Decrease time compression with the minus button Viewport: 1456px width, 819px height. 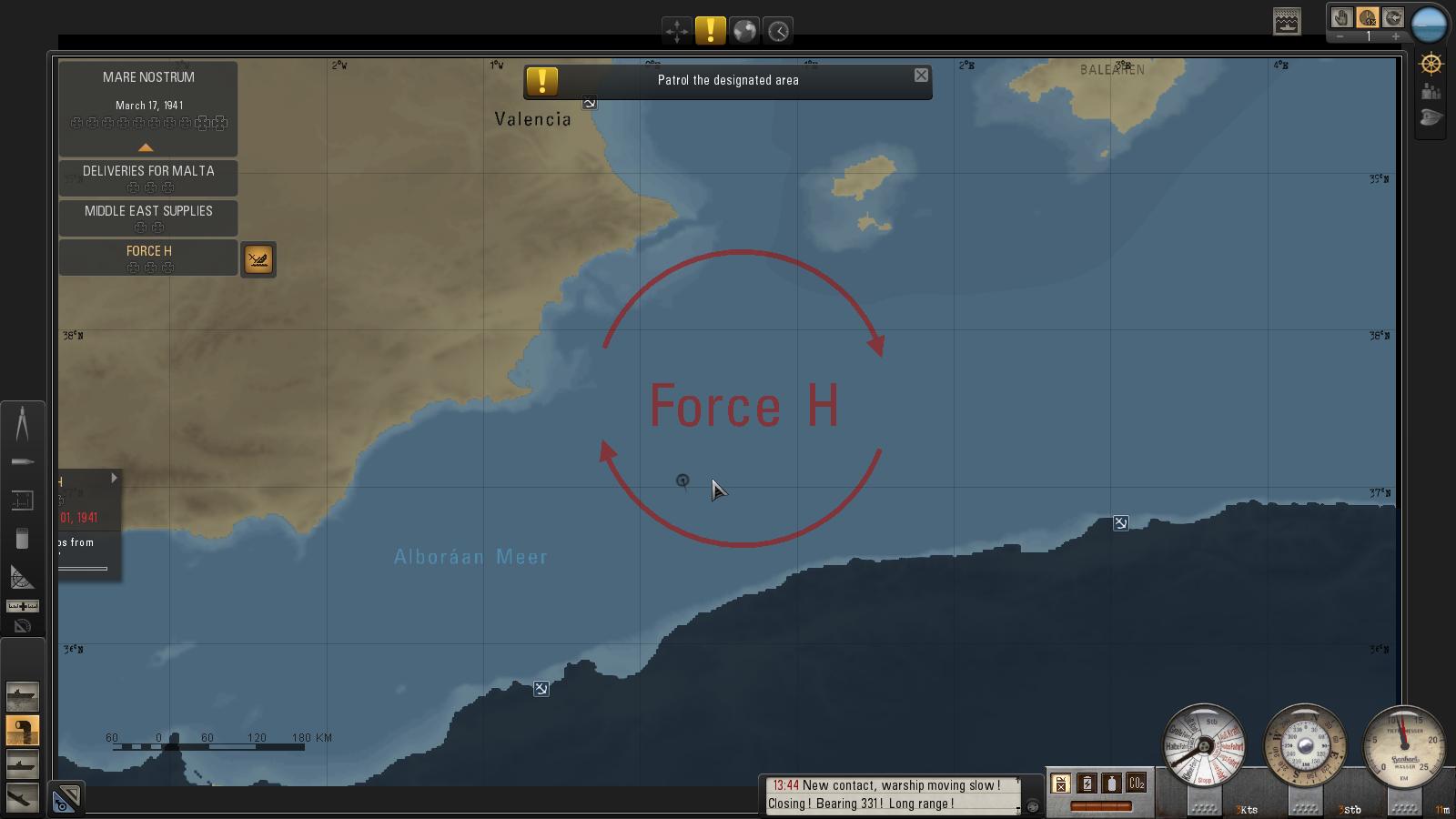pos(1340,36)
